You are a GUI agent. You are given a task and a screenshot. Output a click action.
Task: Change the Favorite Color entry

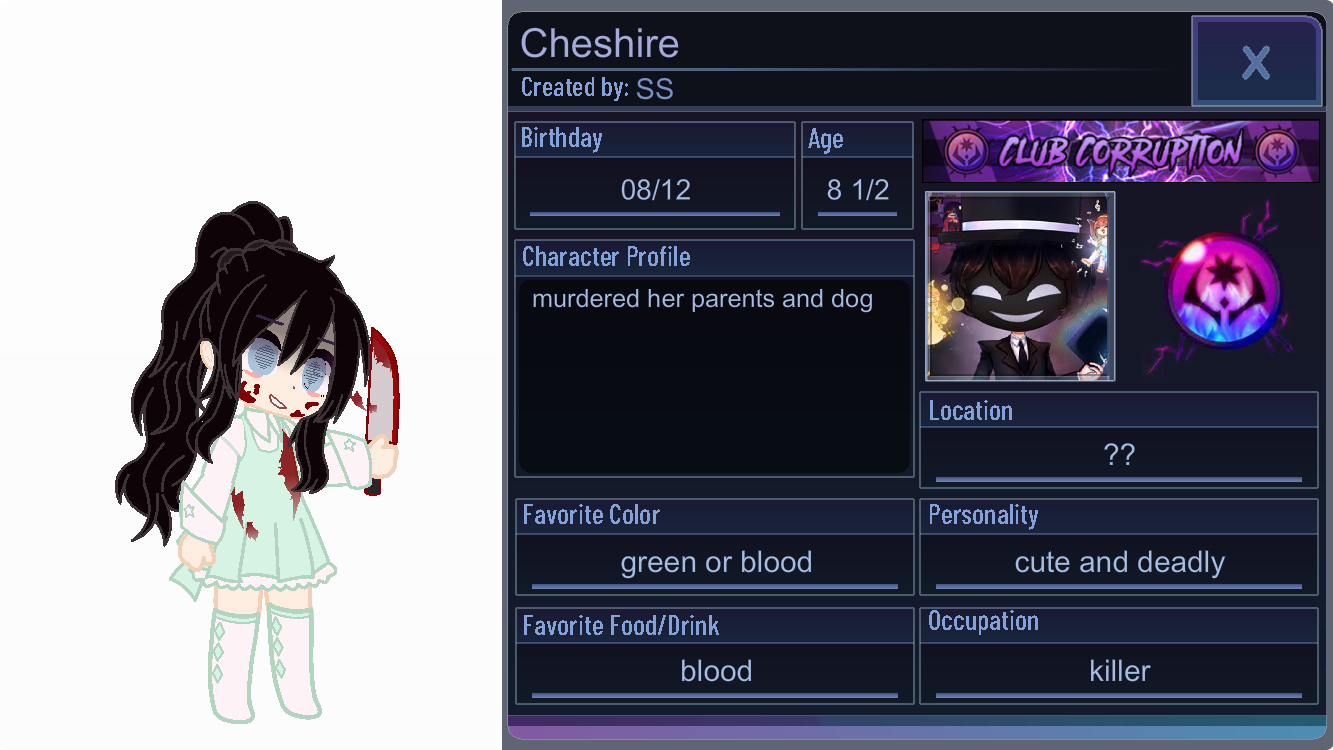pyautogui.click(x=715, y=563)
